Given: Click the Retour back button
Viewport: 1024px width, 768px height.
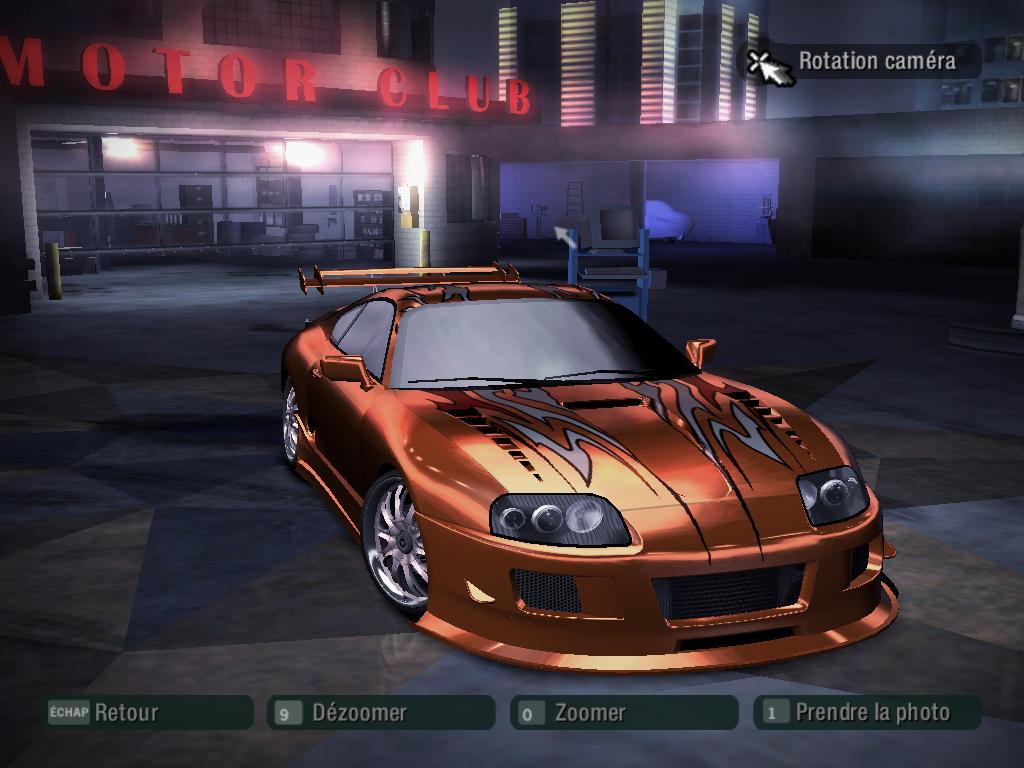Looking at the screenshot, I should [x=146, y=713].
